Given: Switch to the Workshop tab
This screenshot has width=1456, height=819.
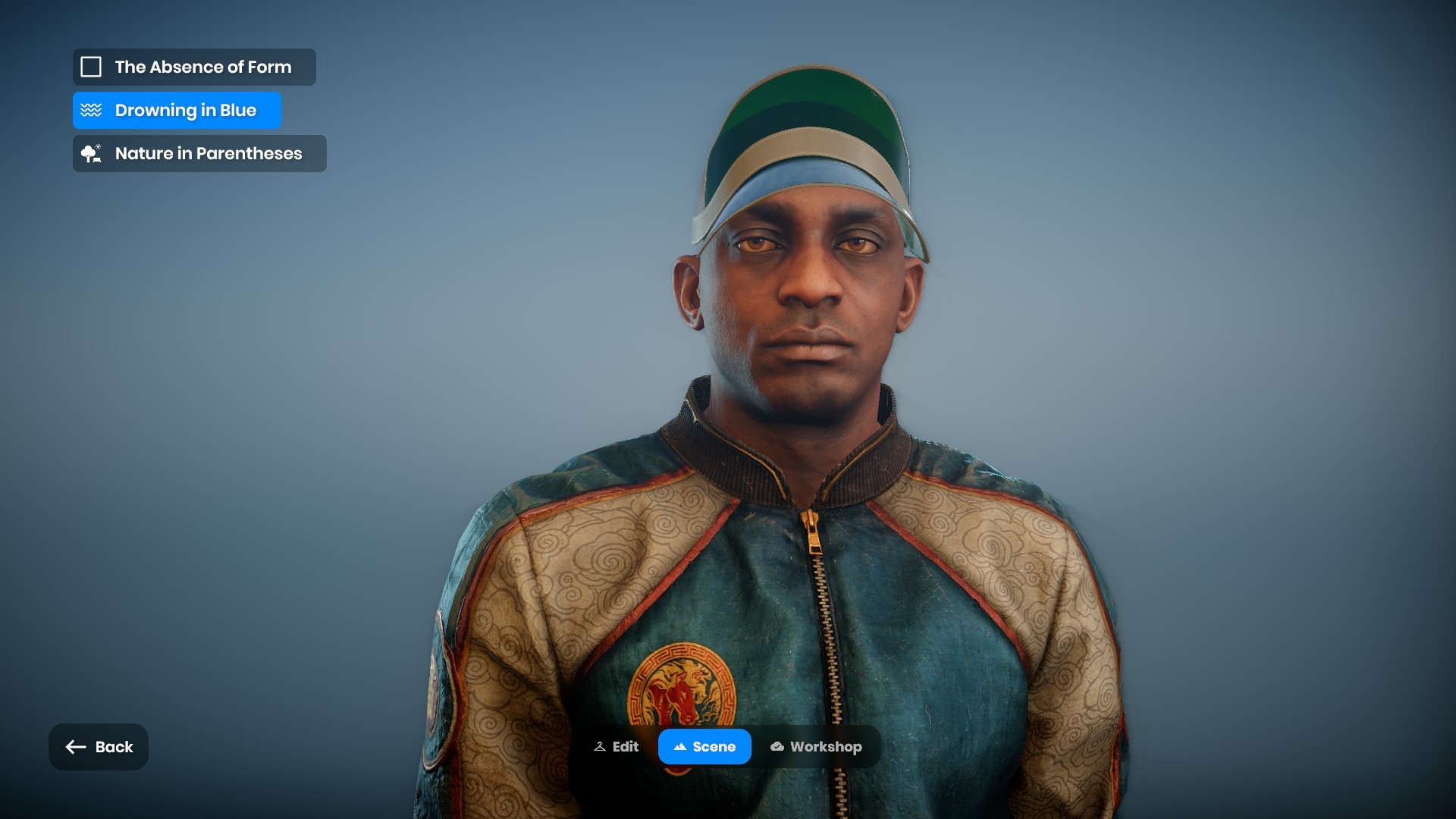Looking at the screenshot, I should (x=816, y=747).
